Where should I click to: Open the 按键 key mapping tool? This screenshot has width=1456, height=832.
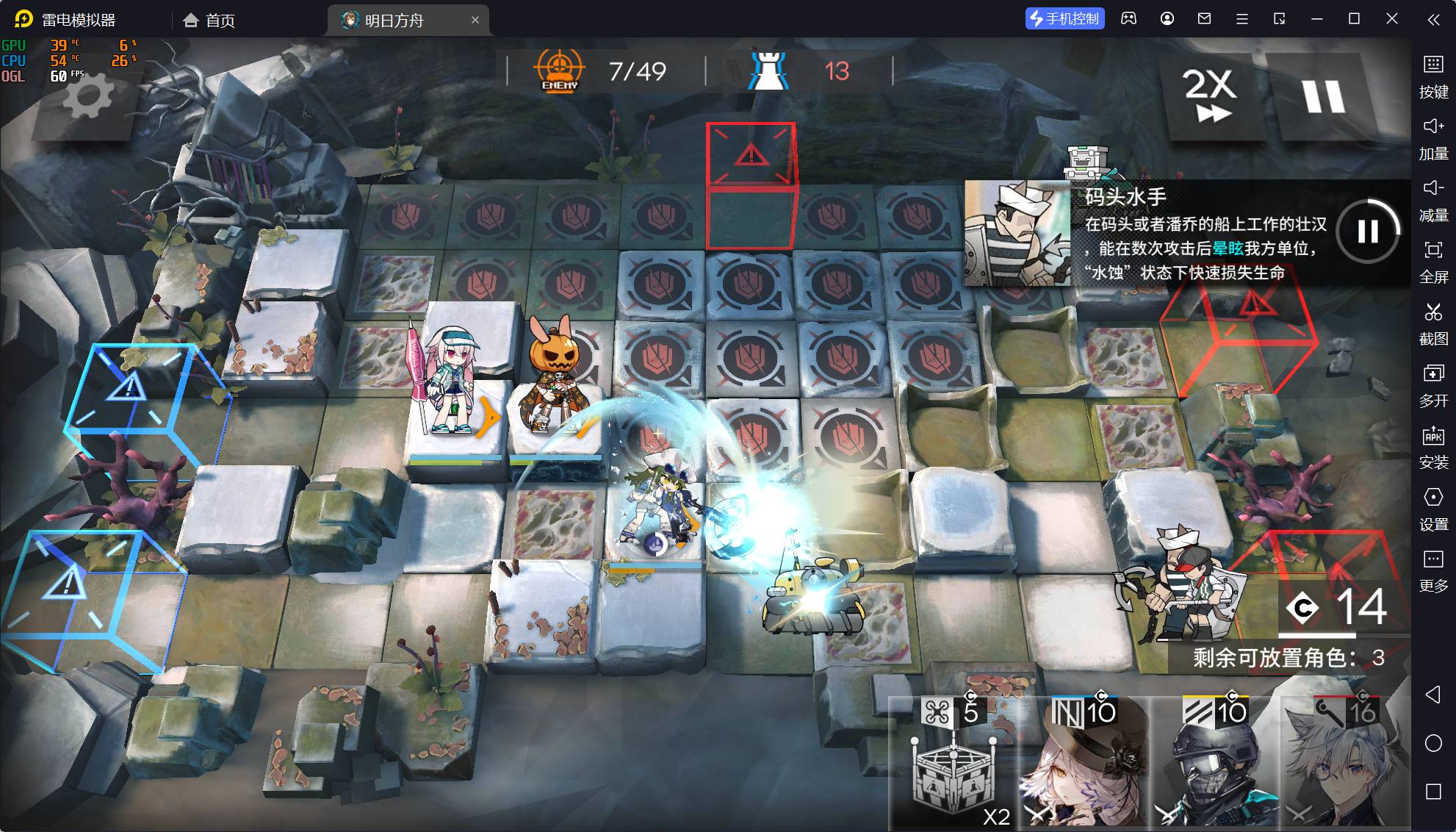[x=1432, y=76]
